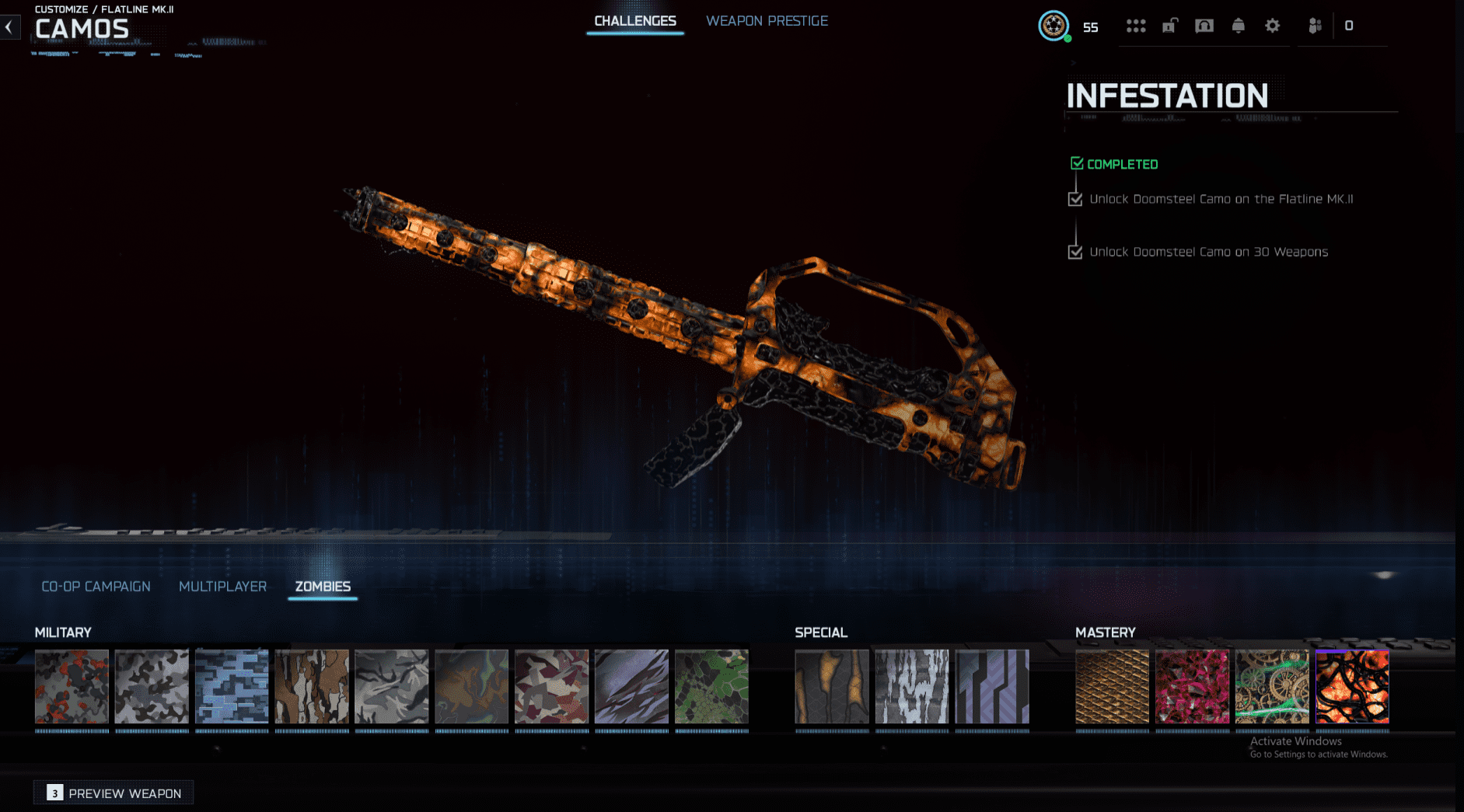Open the settings gear icon
Viewport: 1464px width, 812px height.
(x=1272, y=26)
